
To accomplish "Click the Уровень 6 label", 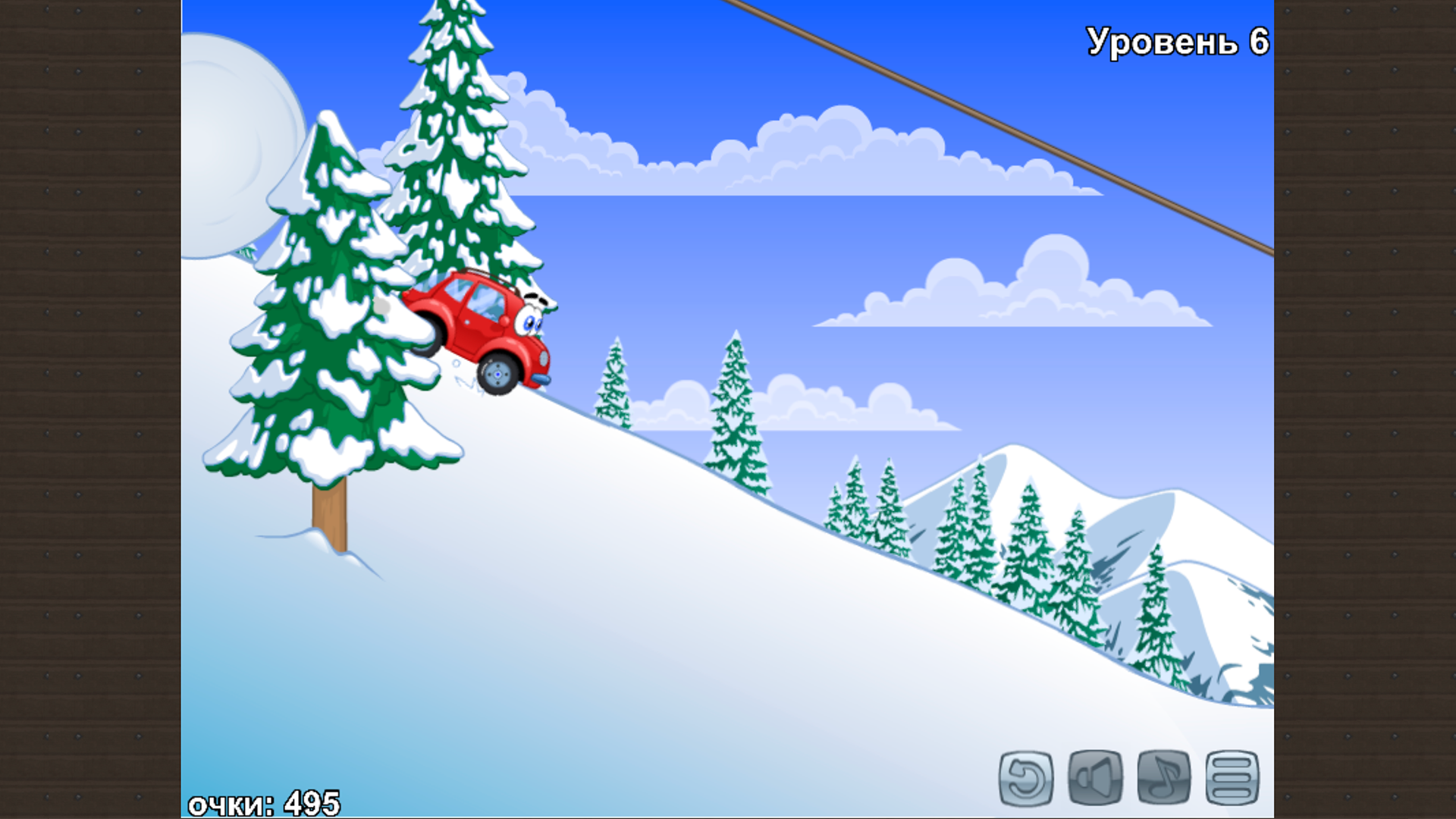I will (x=1175, y=42).
